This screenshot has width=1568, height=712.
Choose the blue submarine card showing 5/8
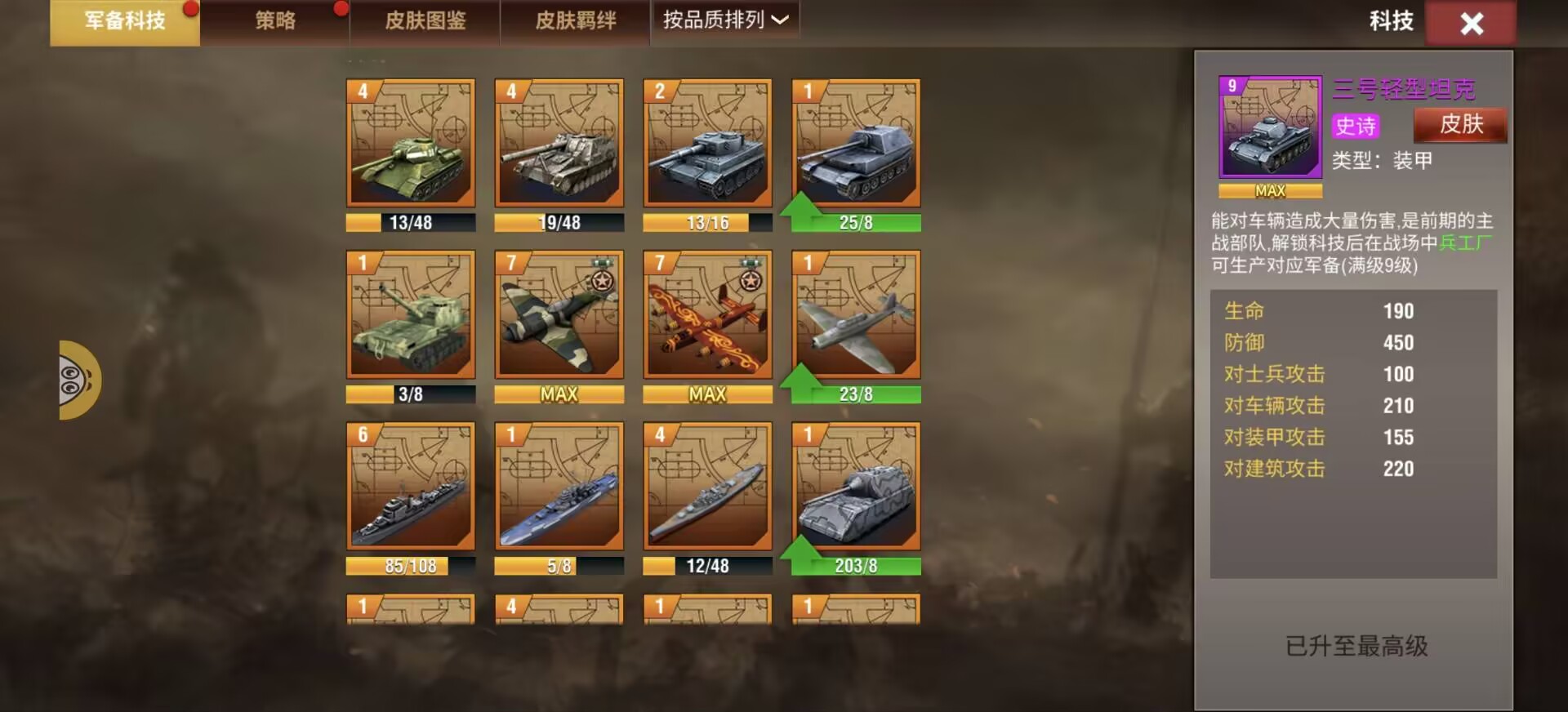coord(559,486)
